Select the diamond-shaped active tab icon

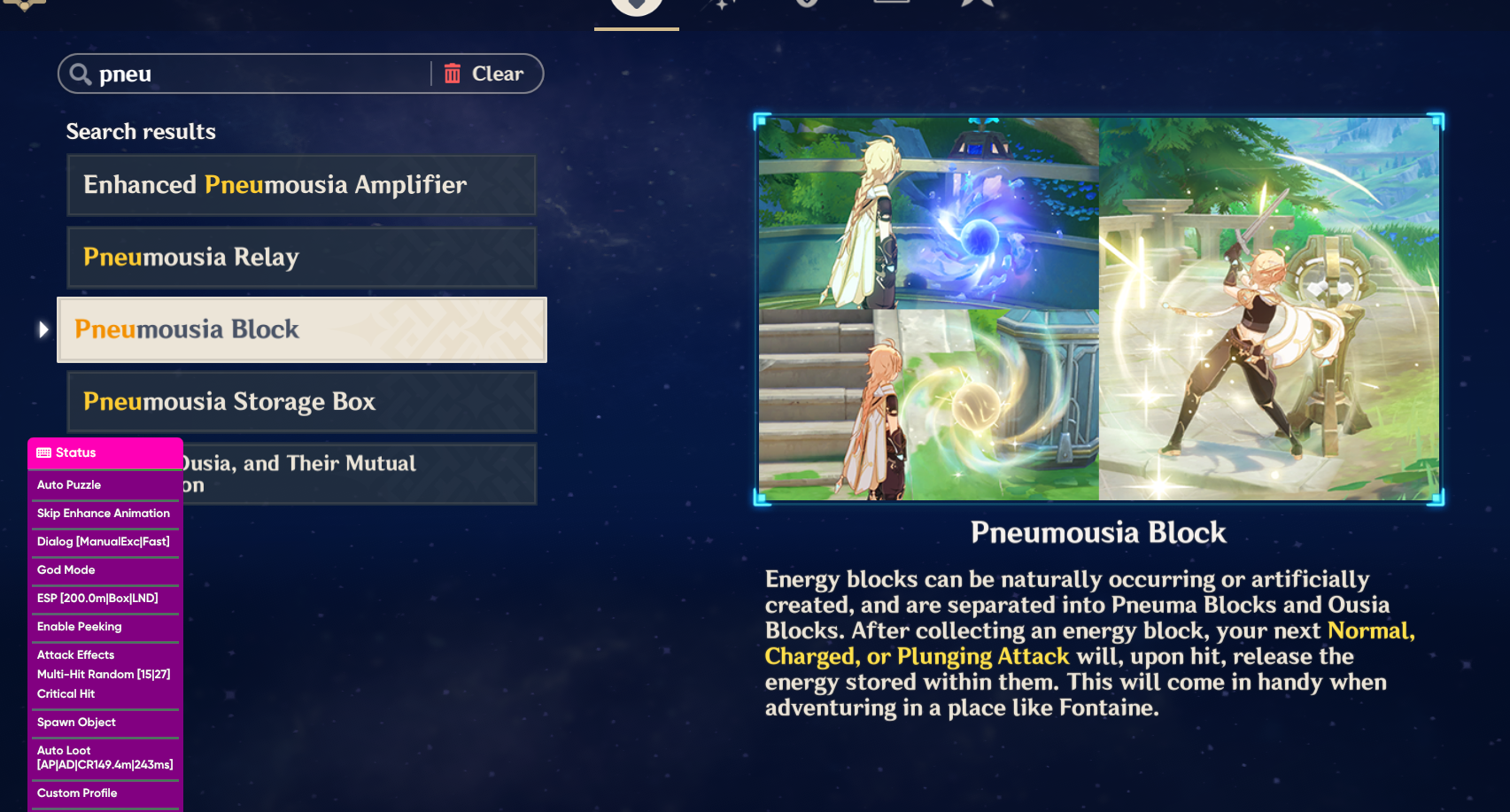(636, 4)
